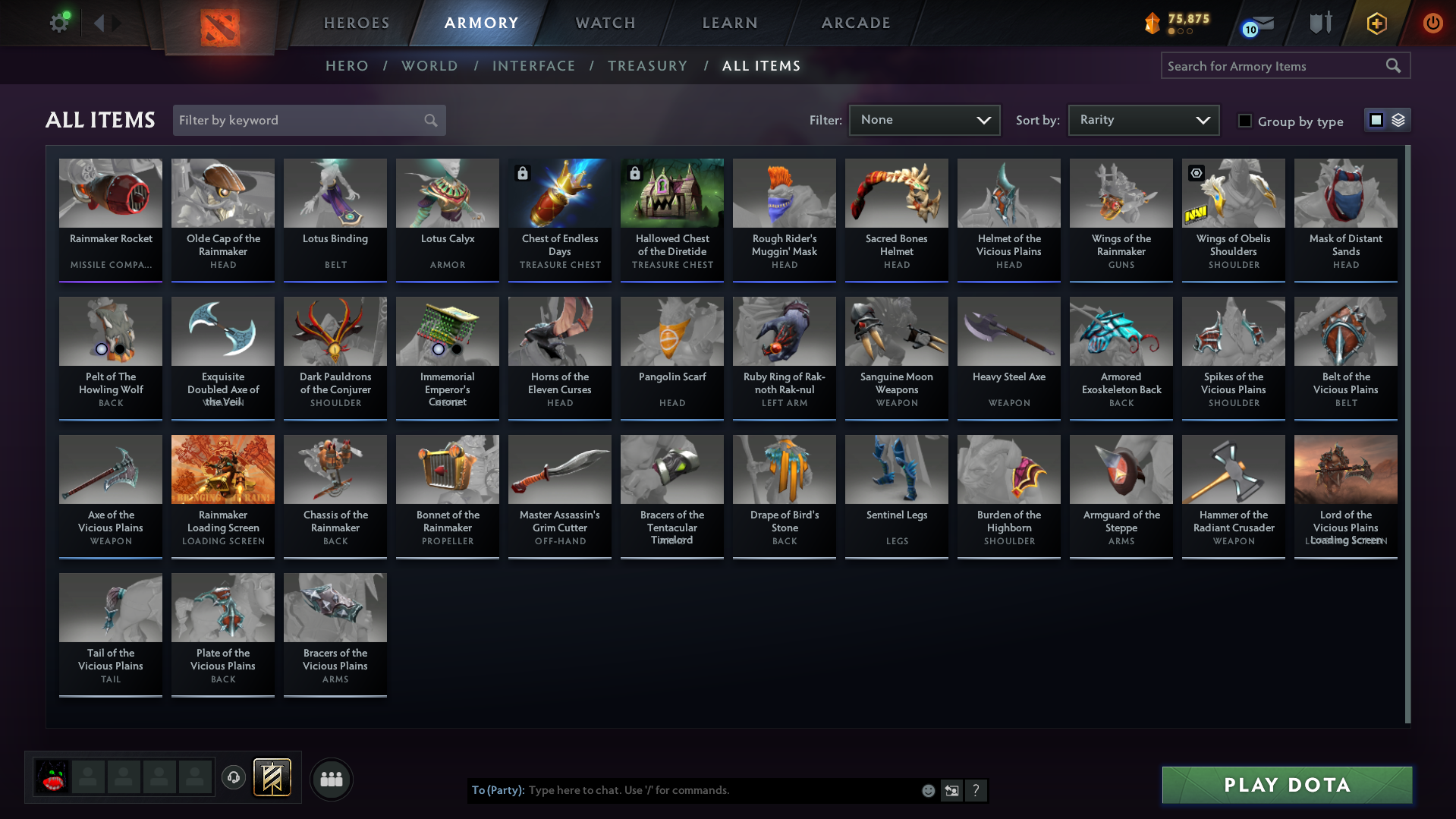Switch to the Heroes tab
This screenshot has width=1456, height=819.
(x=357, y=23)
